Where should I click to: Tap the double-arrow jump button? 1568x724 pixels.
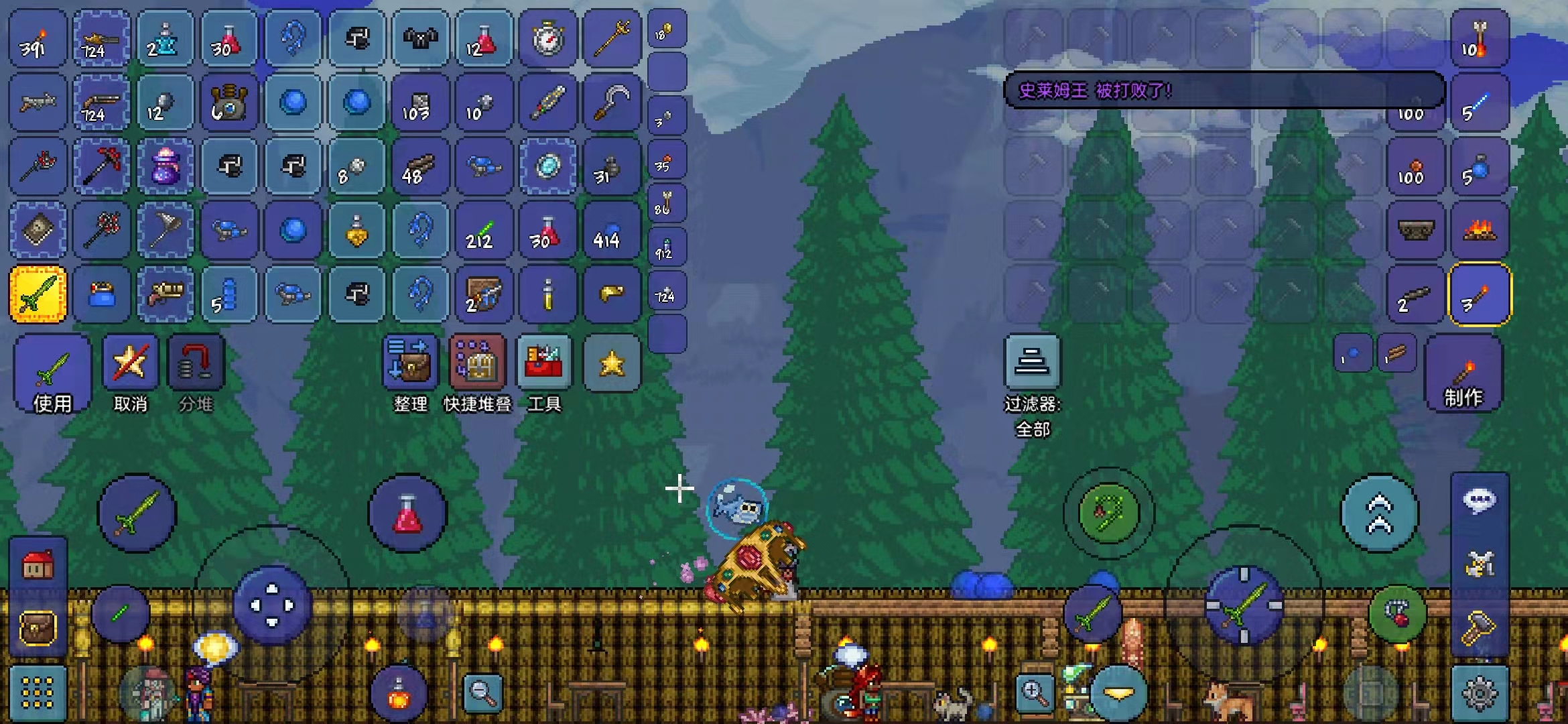coord(1379,514)
